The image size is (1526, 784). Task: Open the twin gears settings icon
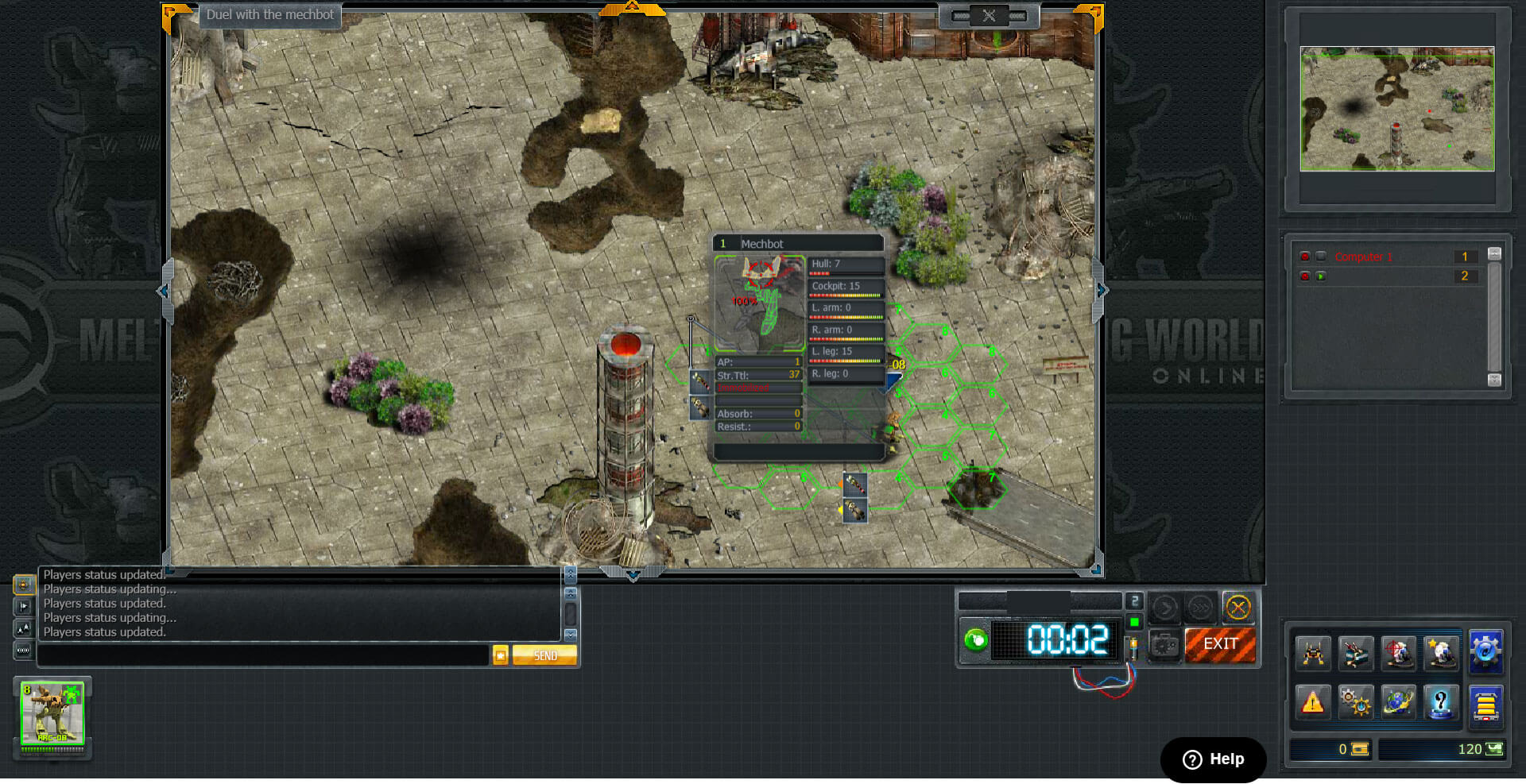[x=1355, y=702]
